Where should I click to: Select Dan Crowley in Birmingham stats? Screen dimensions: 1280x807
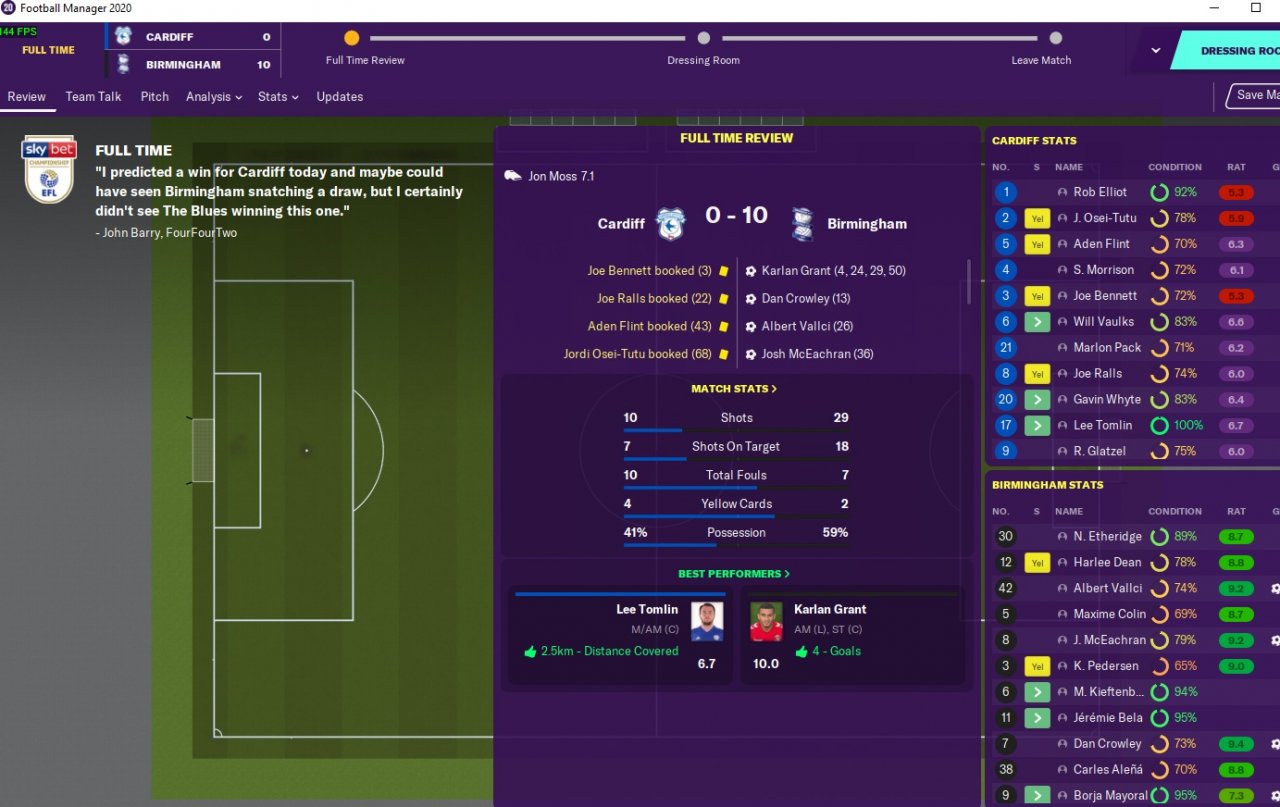click(x=1106, y=744)
